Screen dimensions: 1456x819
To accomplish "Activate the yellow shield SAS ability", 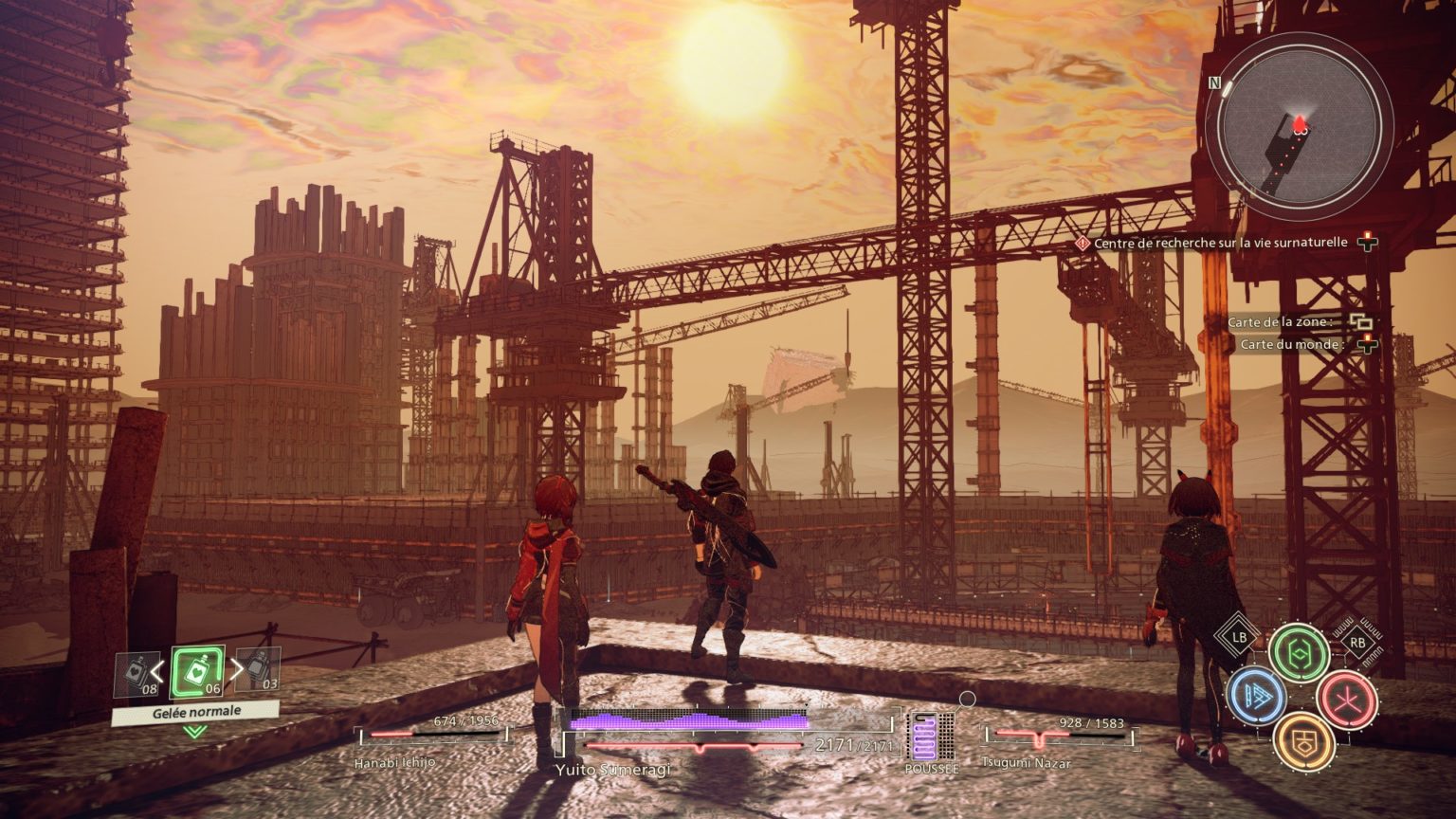I will tap(1302, 741).
